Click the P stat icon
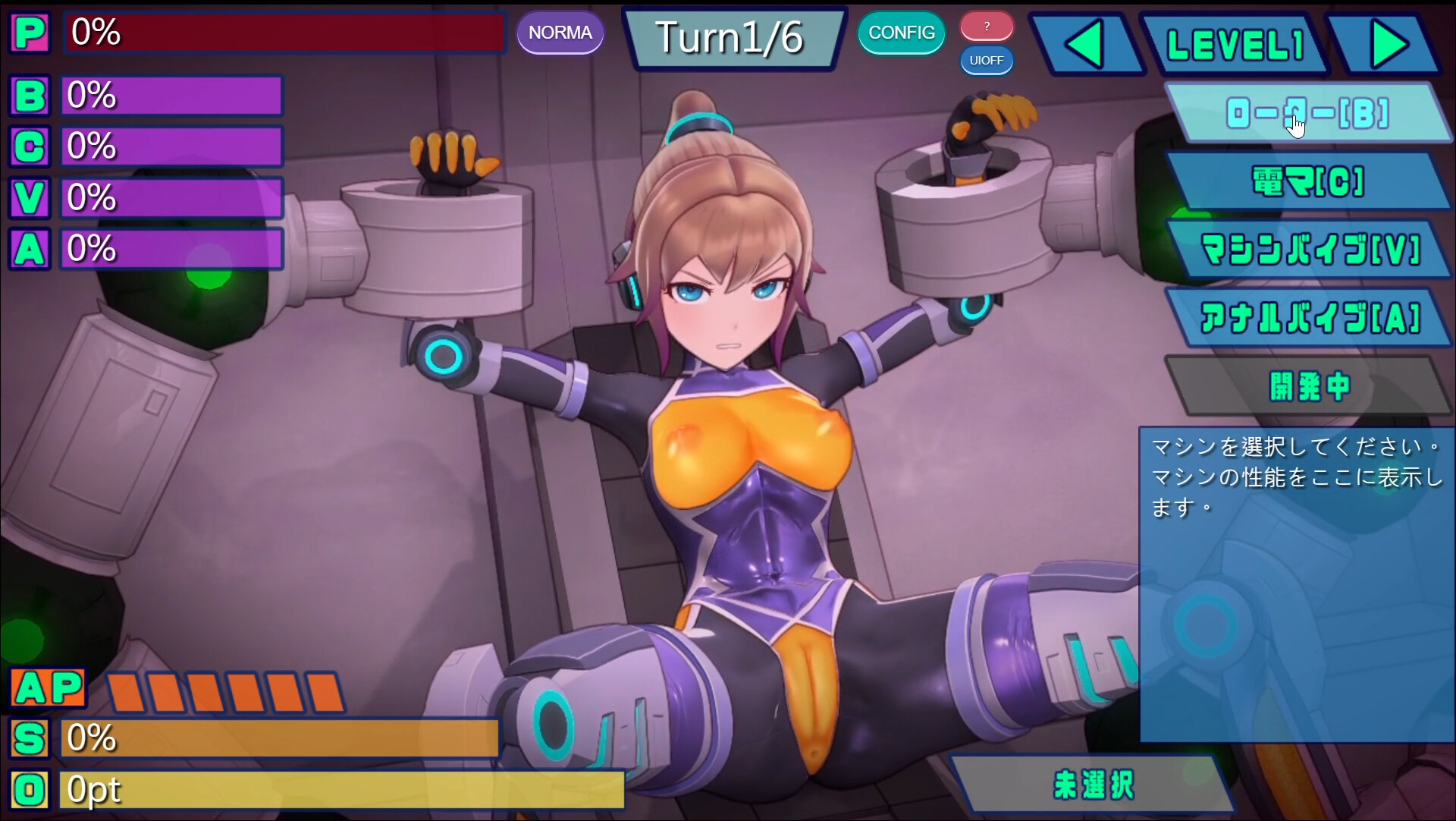1456x821 pixels. (30, 33)
